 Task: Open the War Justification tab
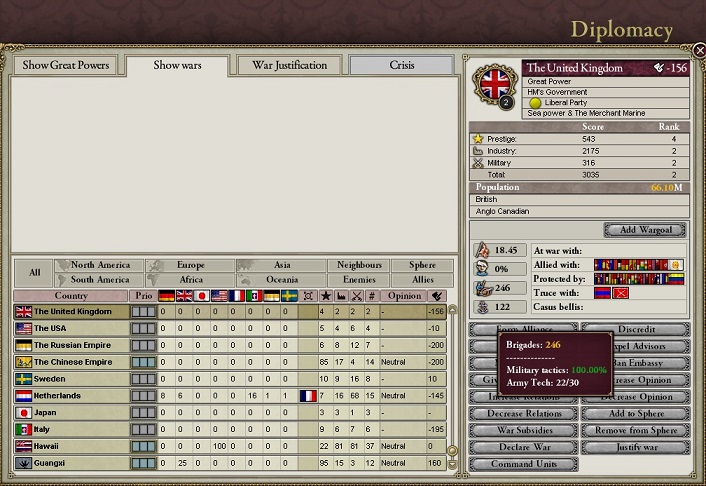point(289,66)
